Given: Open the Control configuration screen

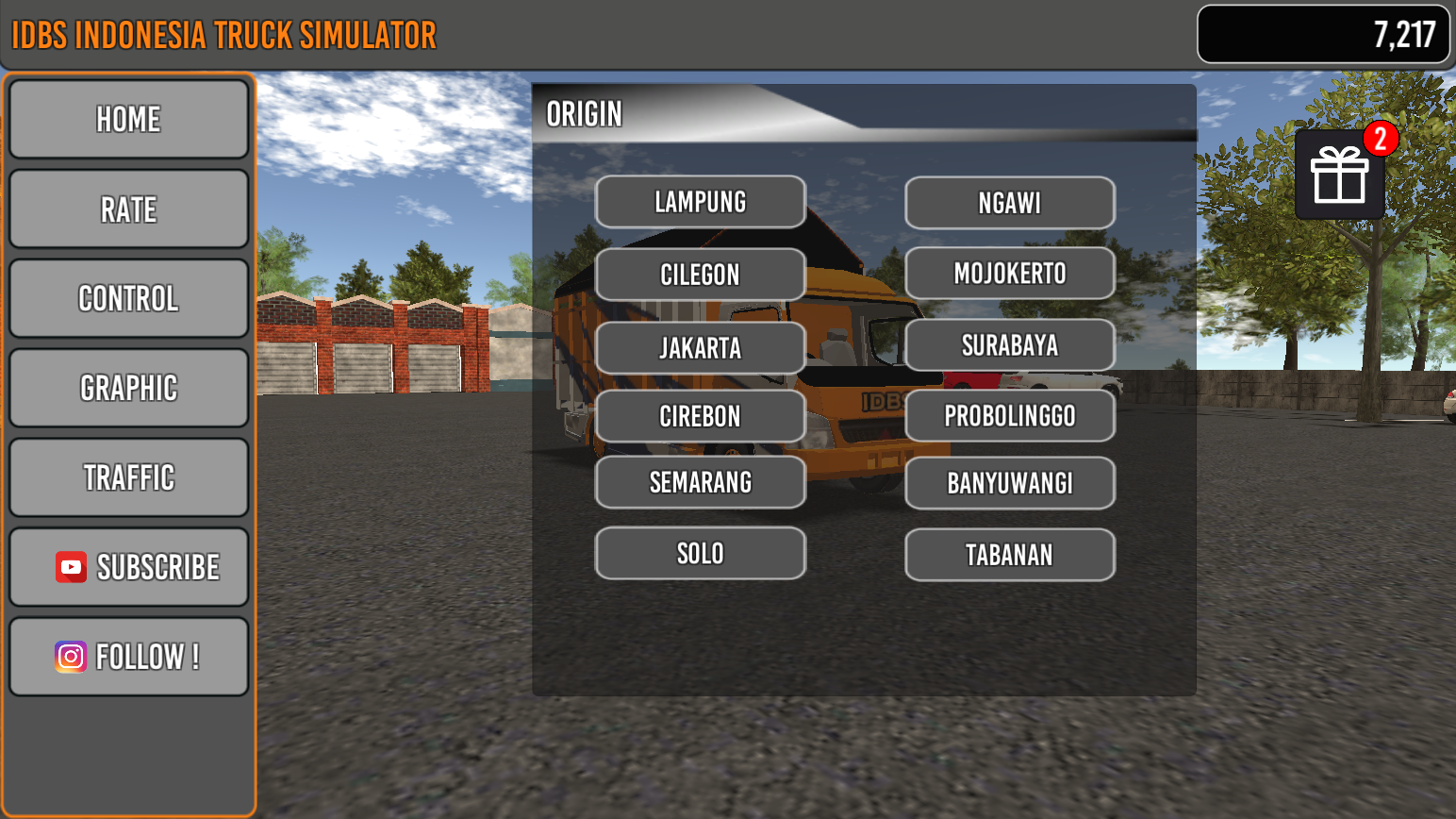Looking at the screenshot, I should (128, 298).
